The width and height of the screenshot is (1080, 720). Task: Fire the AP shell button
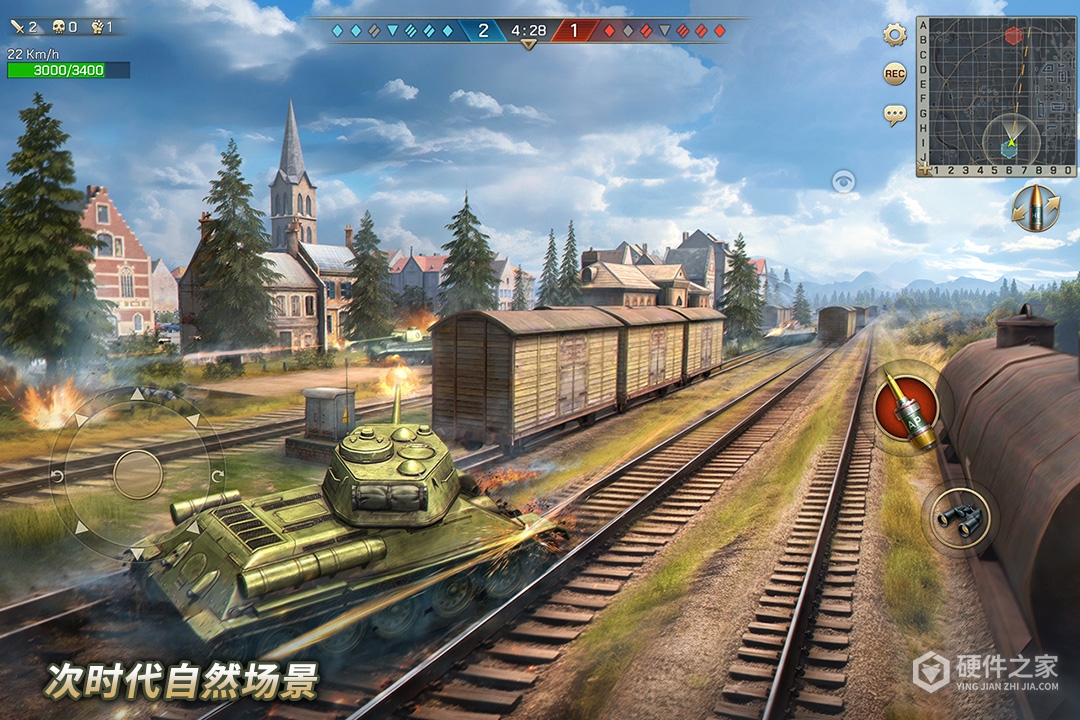pos(907,407)
